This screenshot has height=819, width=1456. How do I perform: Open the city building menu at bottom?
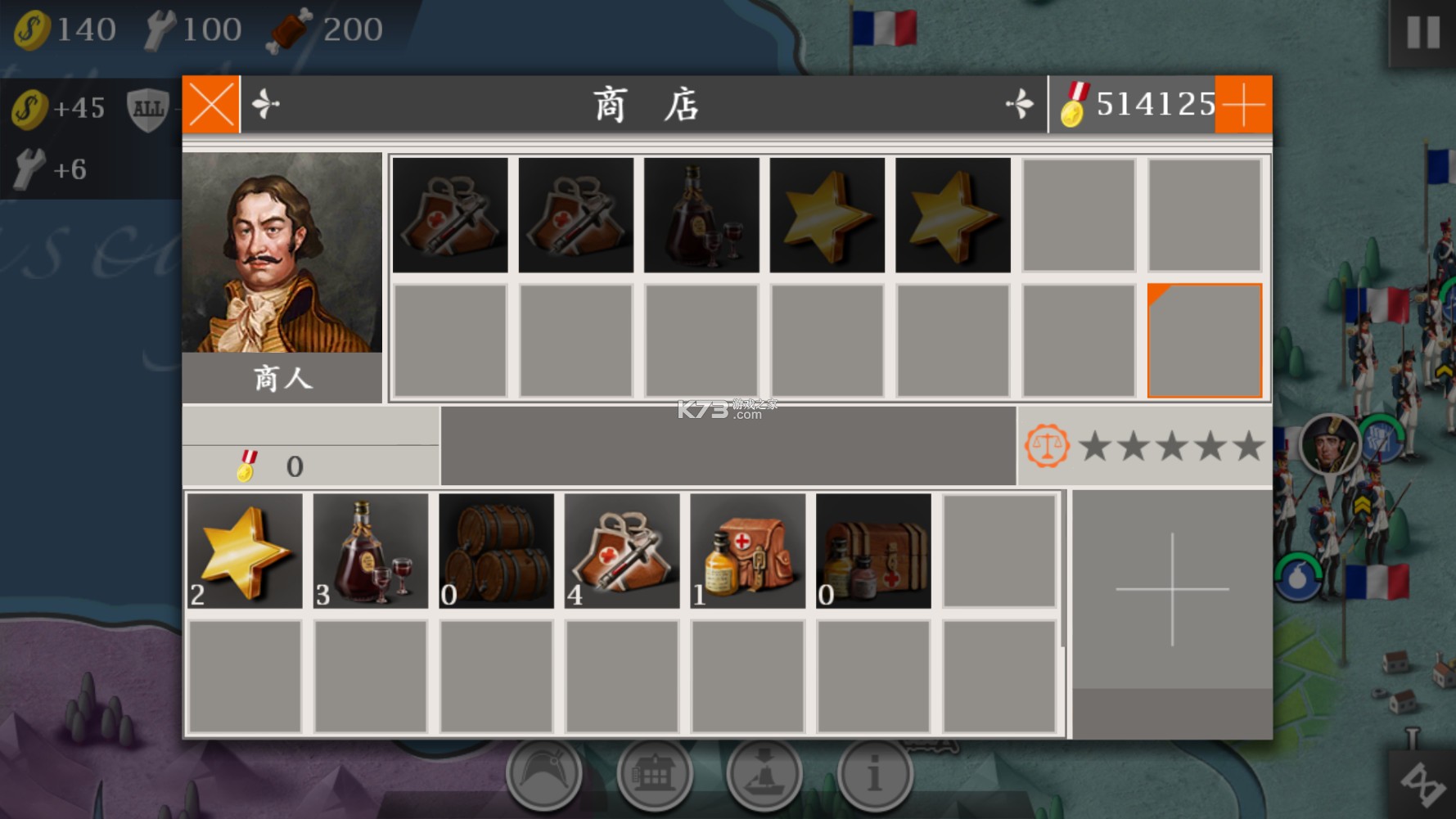(x=655, y=772)
